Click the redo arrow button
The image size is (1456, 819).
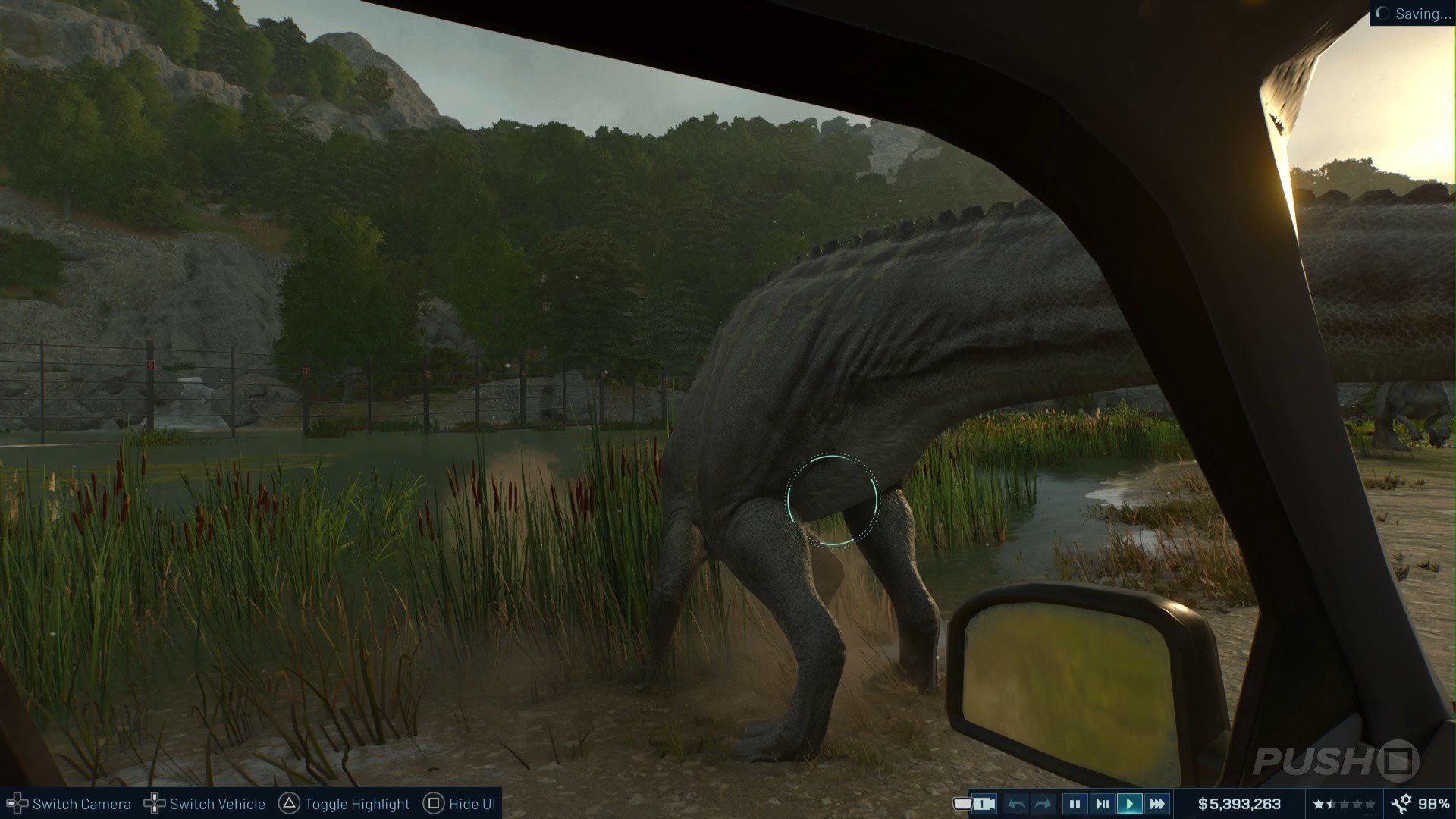1043,804
